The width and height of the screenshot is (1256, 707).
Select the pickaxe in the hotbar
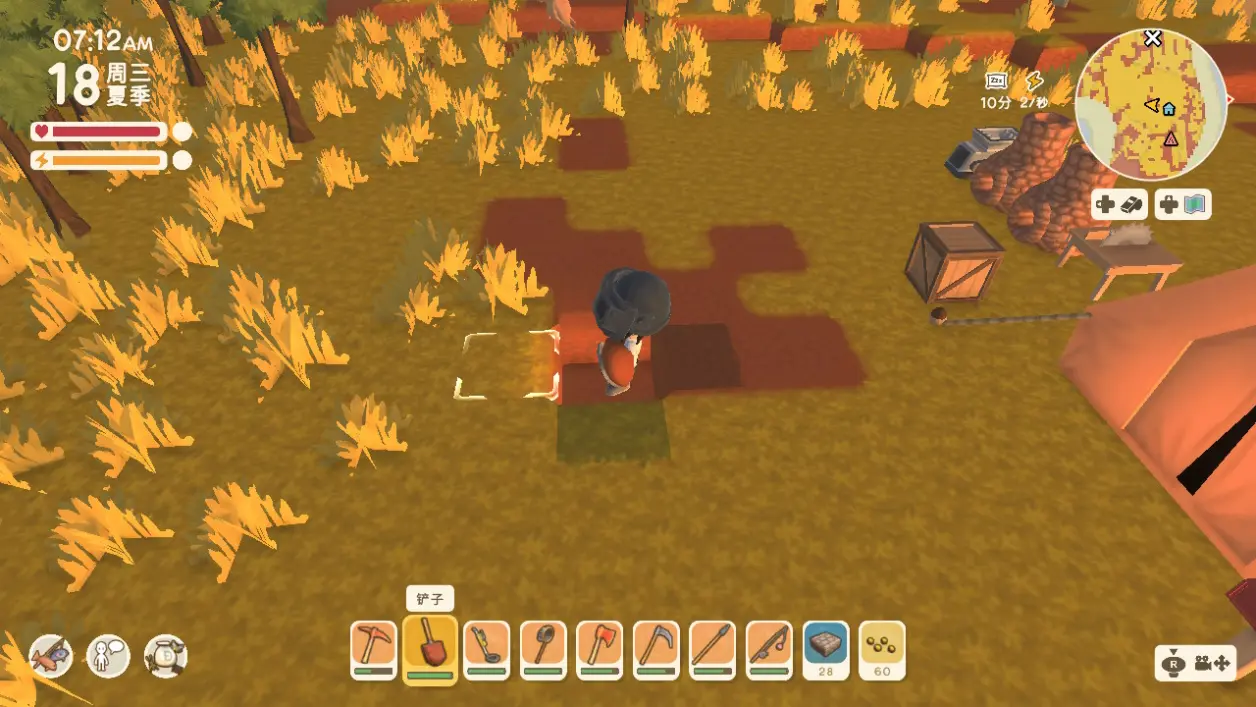click(374, 649)
